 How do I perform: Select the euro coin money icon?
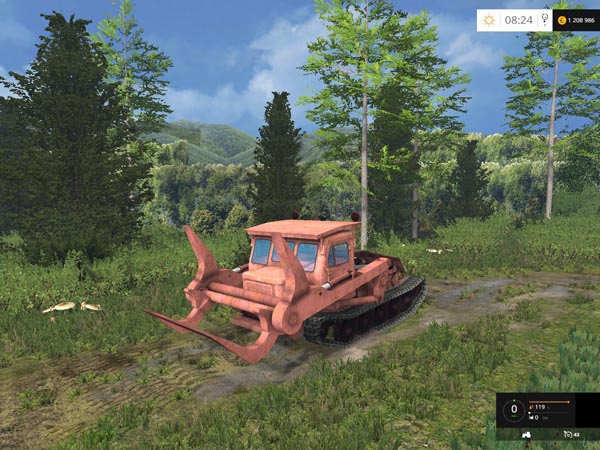pyautogui.click(x=561, y=19)
